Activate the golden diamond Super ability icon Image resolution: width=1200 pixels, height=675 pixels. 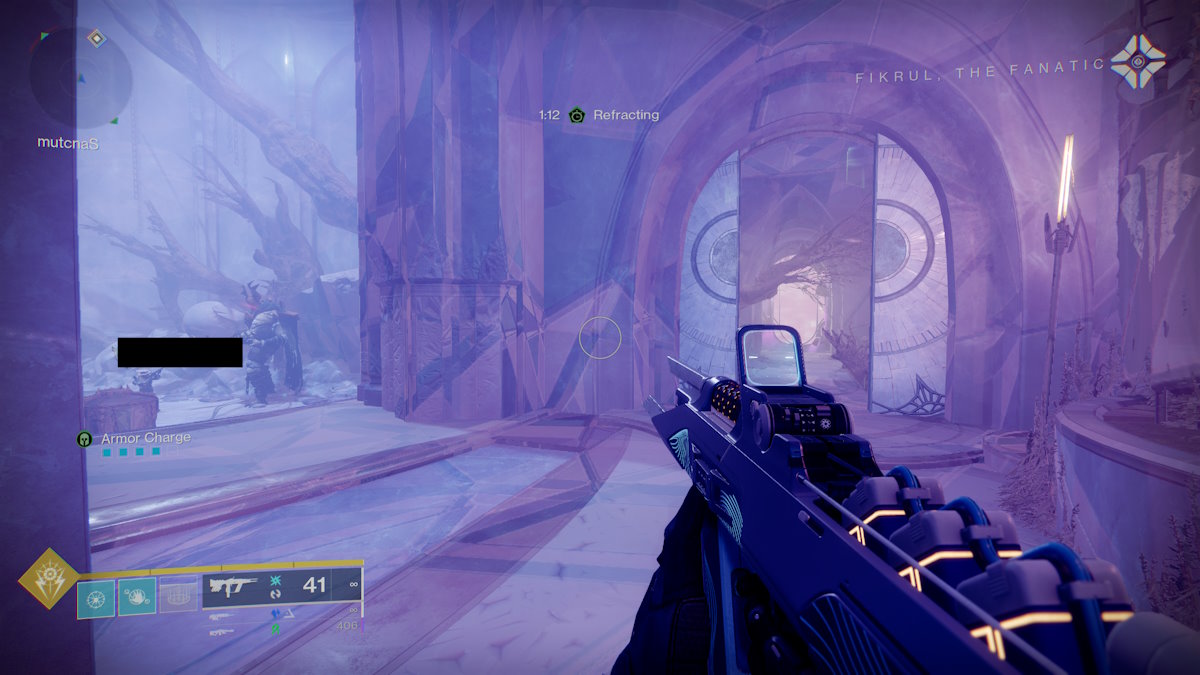click(45, 579)
